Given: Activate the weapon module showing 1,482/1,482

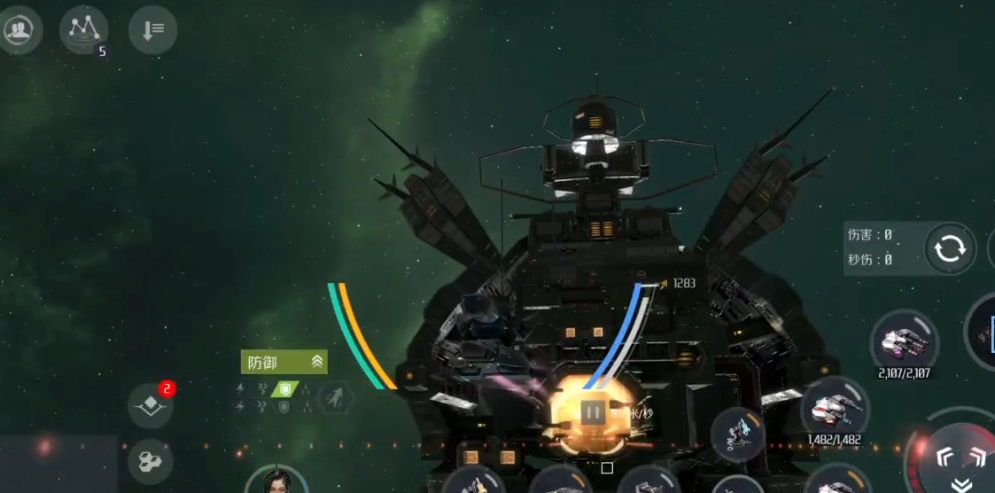Looking at the screenshot, I should [x=834, y=409].
